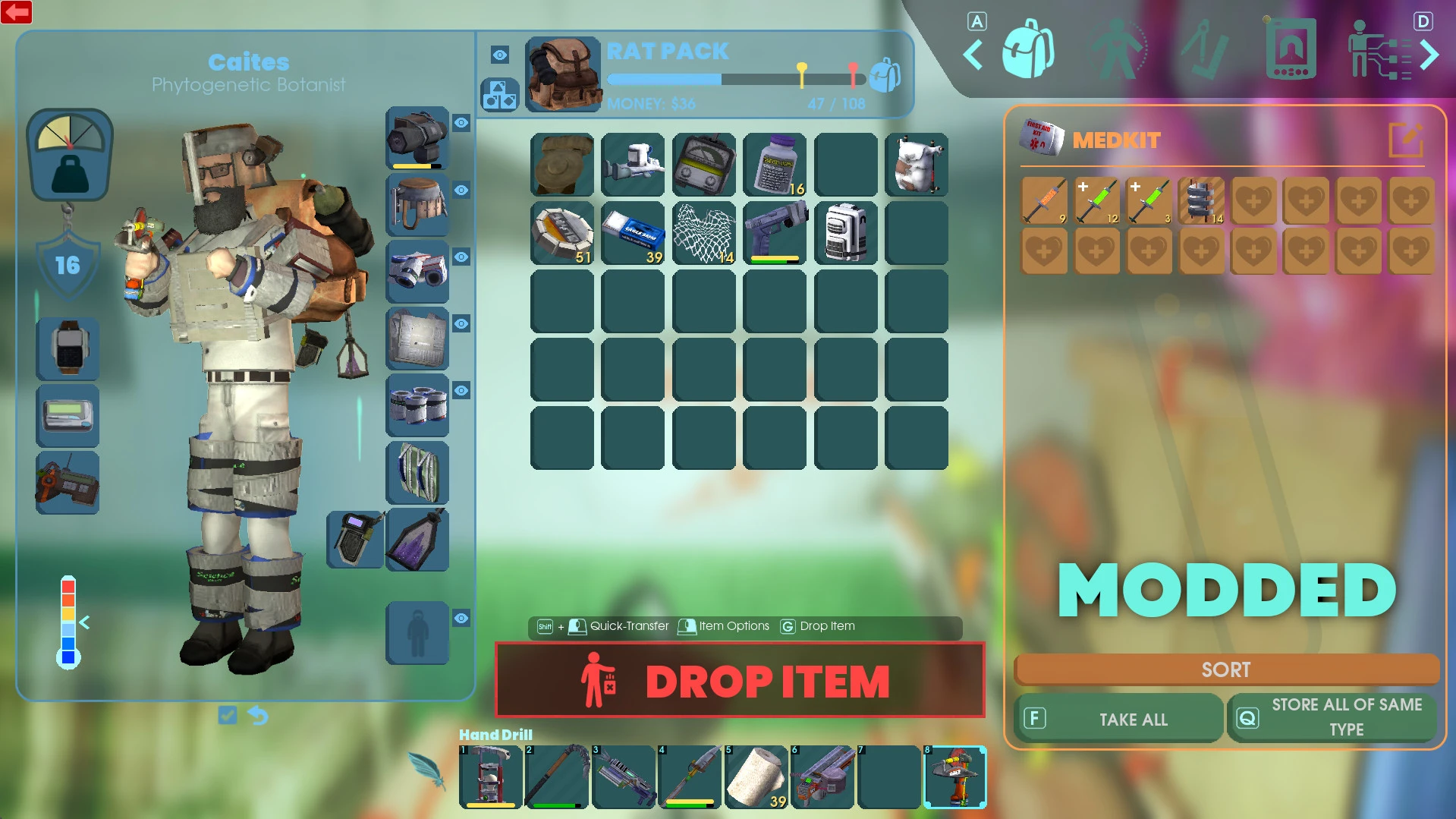
Task: Take all items from the Medkit
Action: pos(1118,719)
